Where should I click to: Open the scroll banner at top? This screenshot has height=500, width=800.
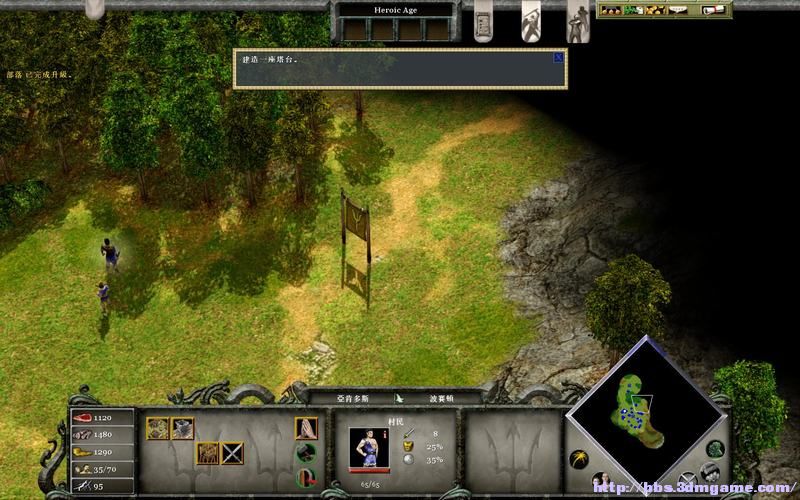483,19
